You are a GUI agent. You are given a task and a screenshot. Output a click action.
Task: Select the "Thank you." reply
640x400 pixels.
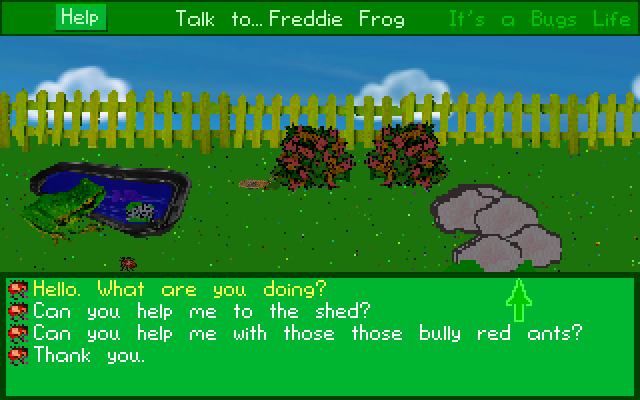[x=89, y=355]
